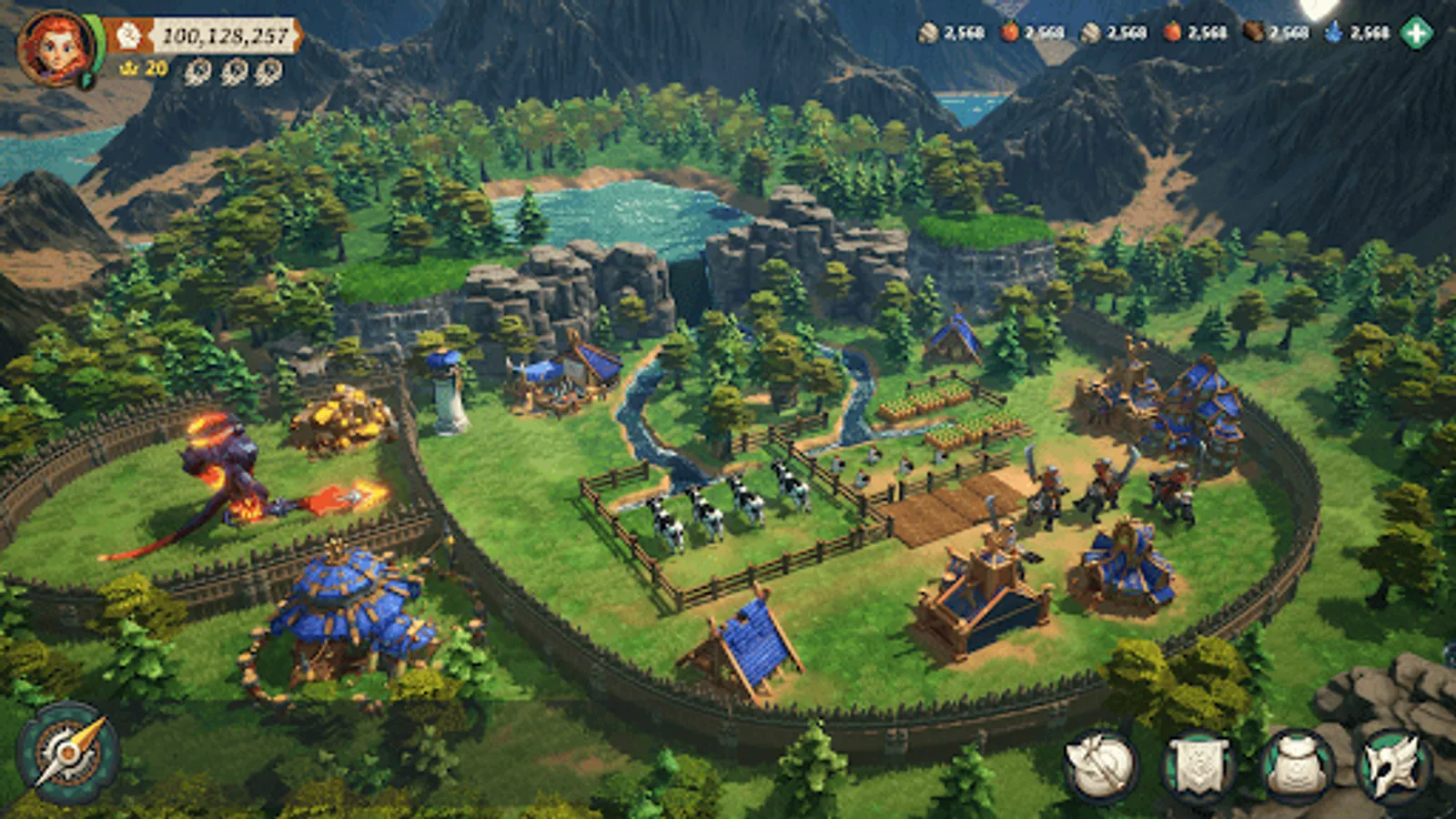Click the leather resource icon
This screenshot has height=819, width=1456.
(x=1254, y=34)
